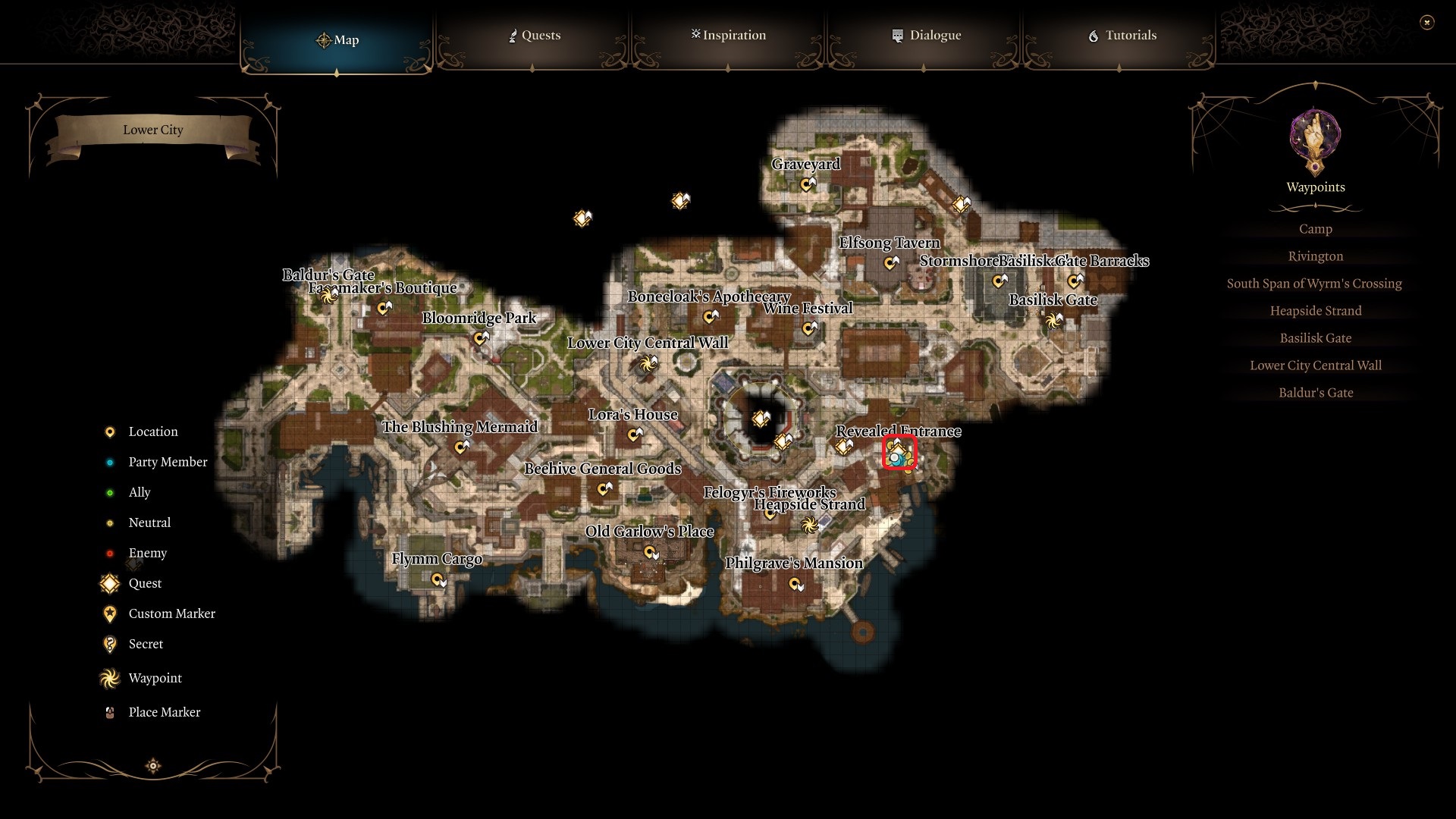Click the compass icon below the legend
1456x819 pixels.
153,766
